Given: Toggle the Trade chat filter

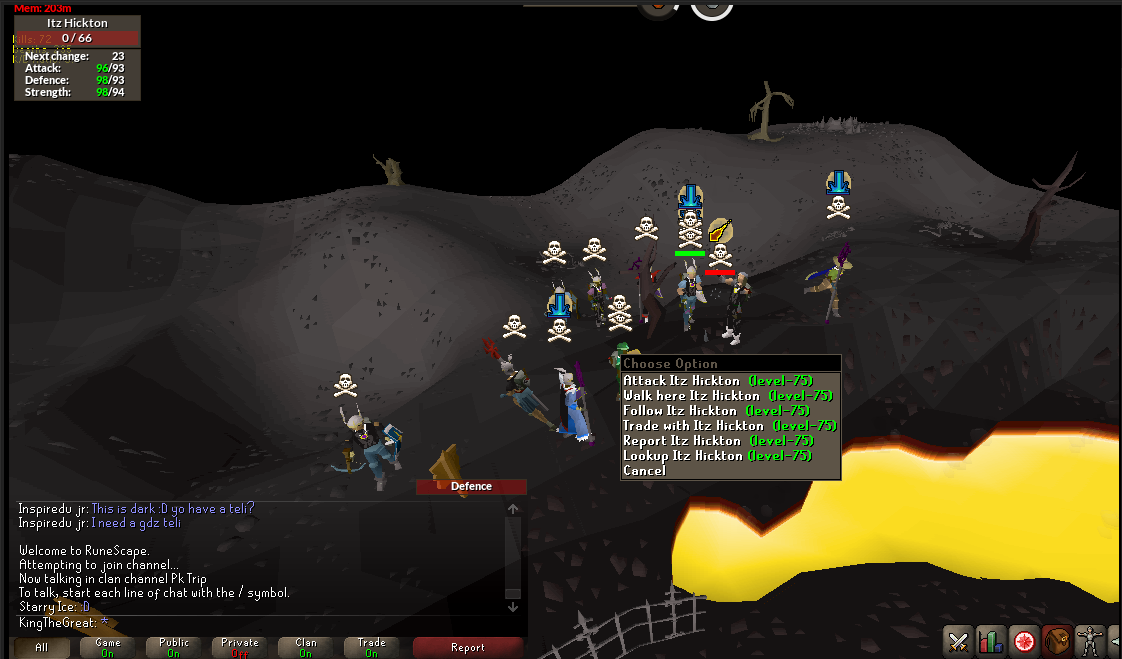Looking at the screenshot, I should [x=371, y=647].
